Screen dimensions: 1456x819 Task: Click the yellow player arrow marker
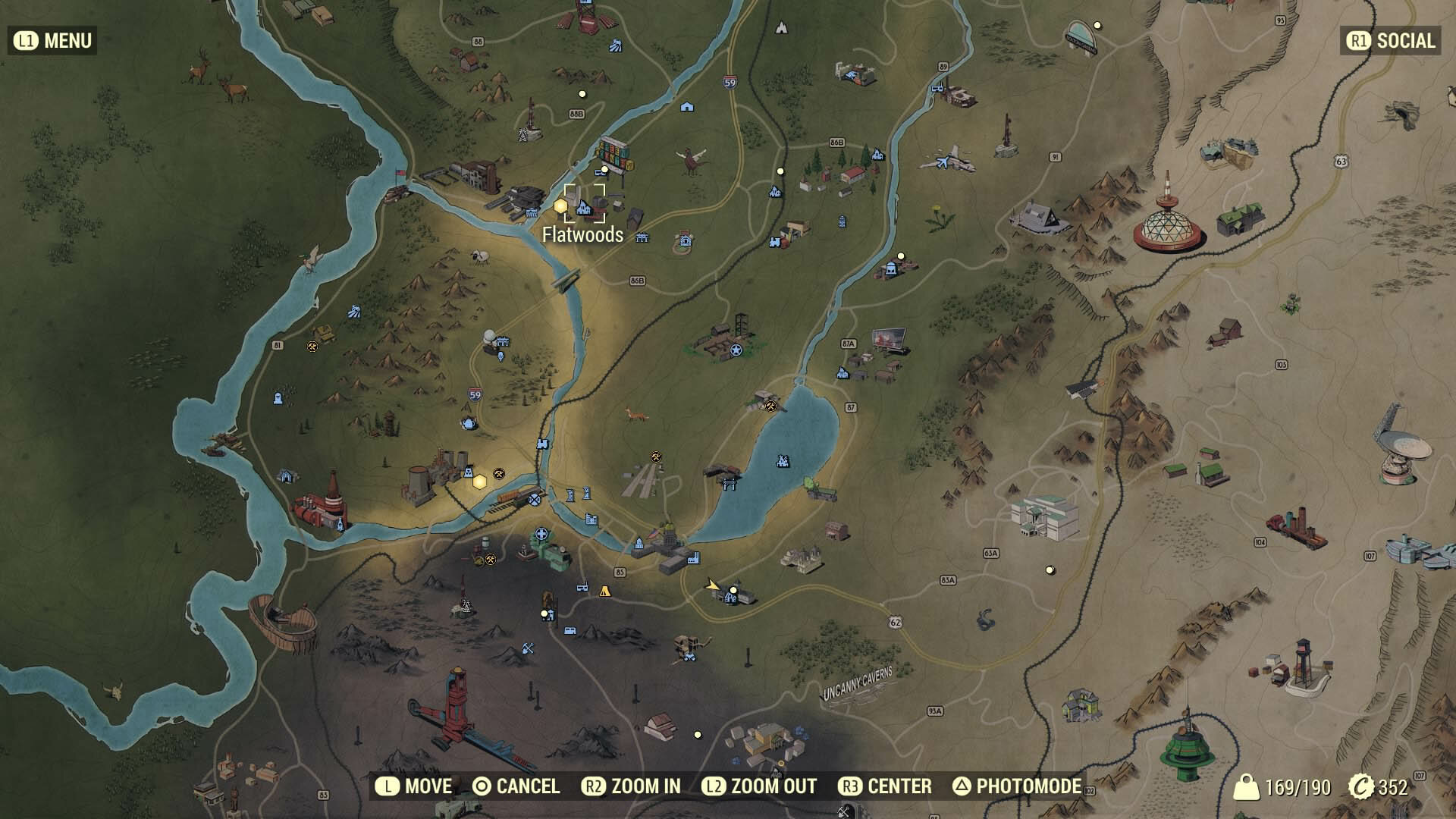pyautogui.click(x=711, y=585)
